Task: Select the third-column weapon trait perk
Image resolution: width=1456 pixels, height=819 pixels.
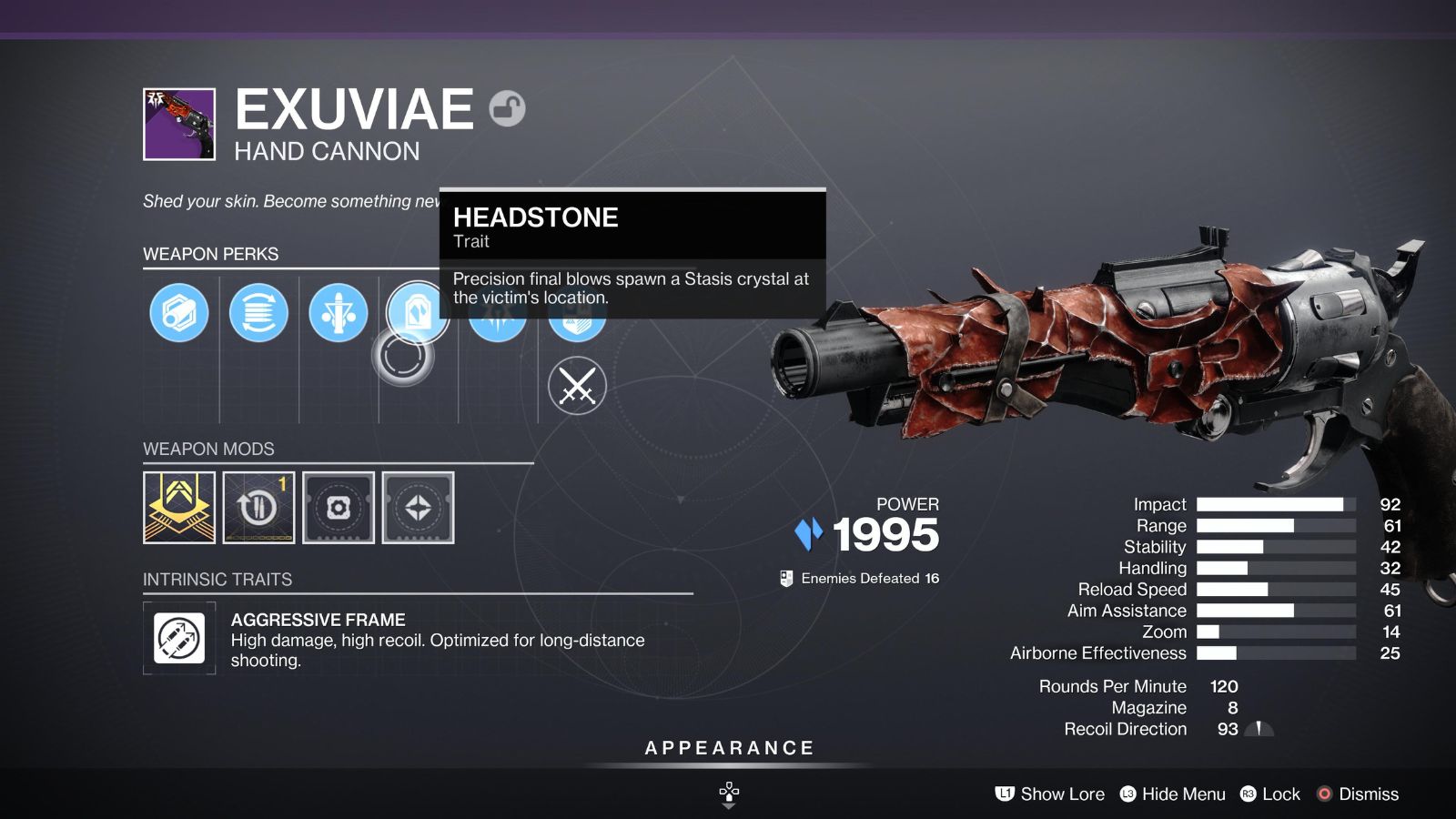Action: click(339, 312)
